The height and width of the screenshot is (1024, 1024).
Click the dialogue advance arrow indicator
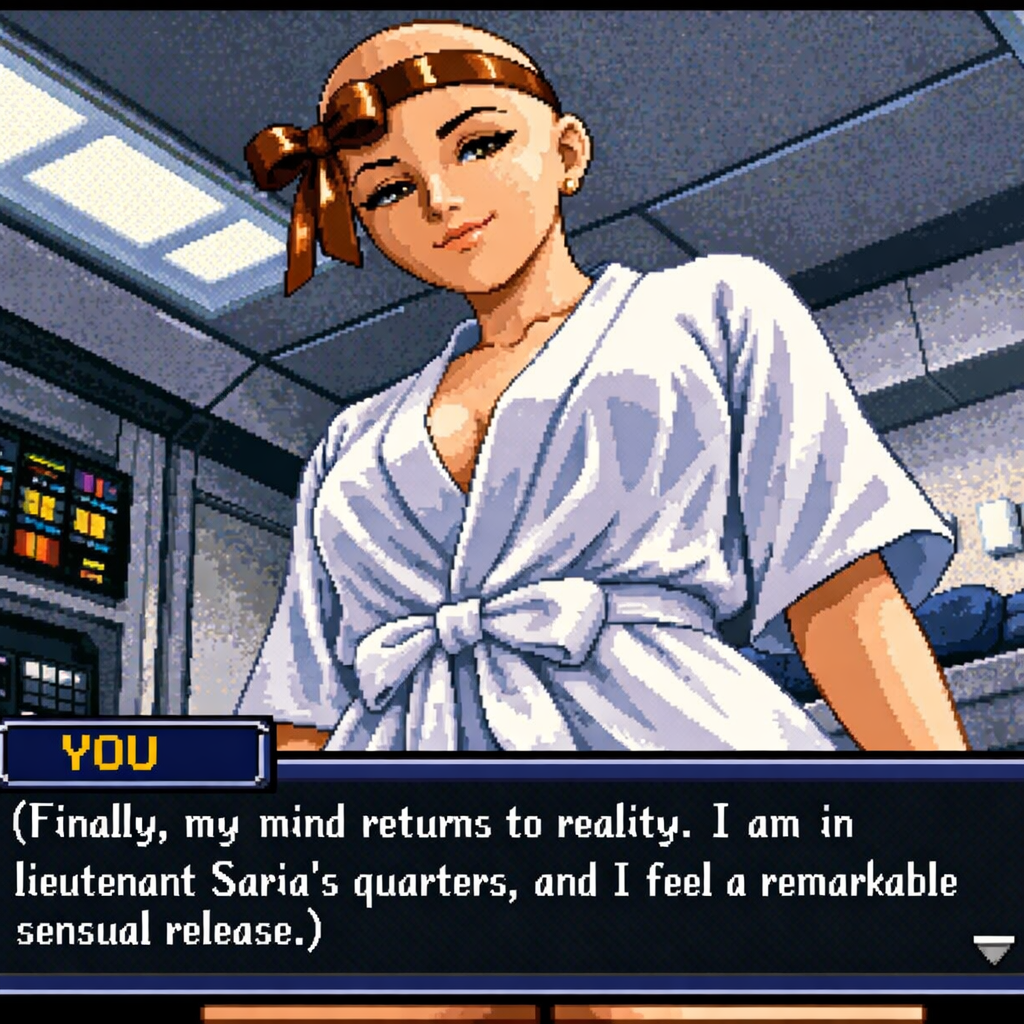click(x=992, y=949)
